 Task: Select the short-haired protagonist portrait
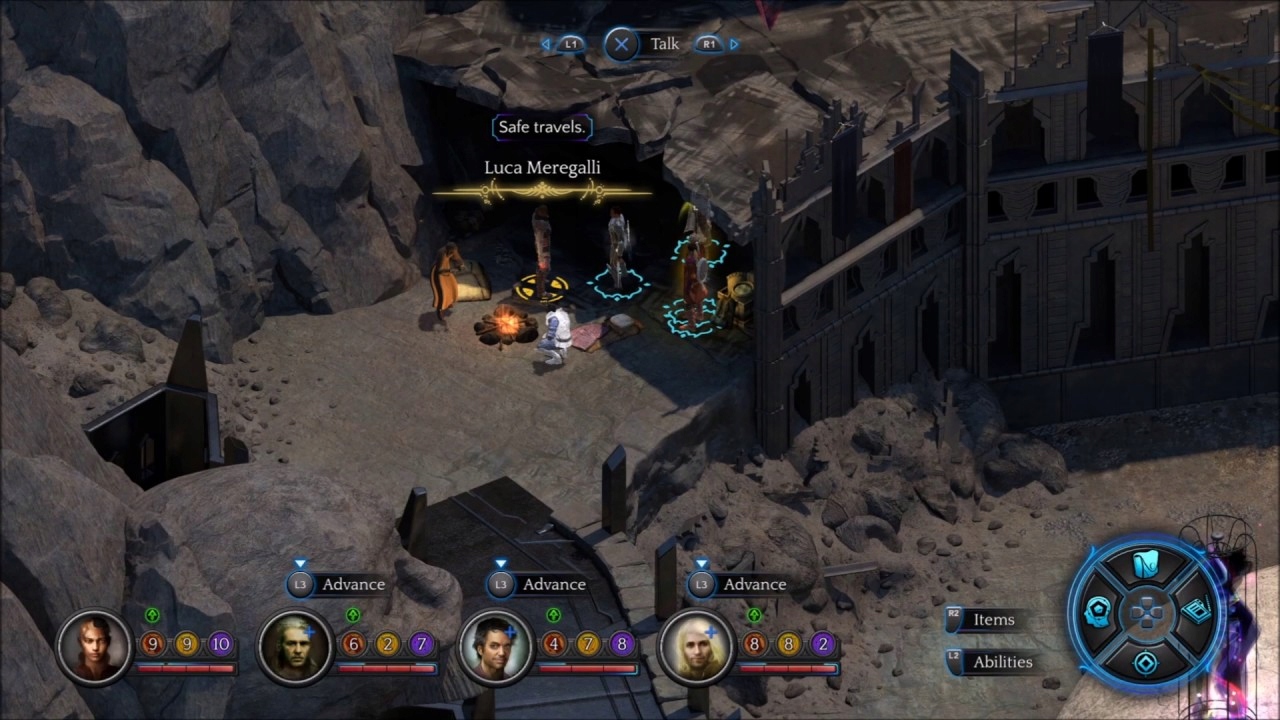94,646
